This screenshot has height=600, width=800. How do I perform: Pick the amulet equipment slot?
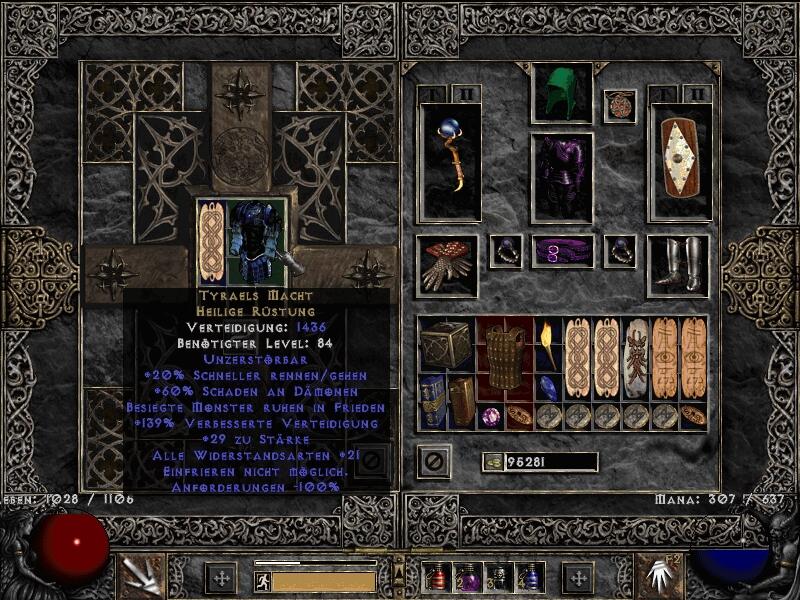click(x=619, y=107)
